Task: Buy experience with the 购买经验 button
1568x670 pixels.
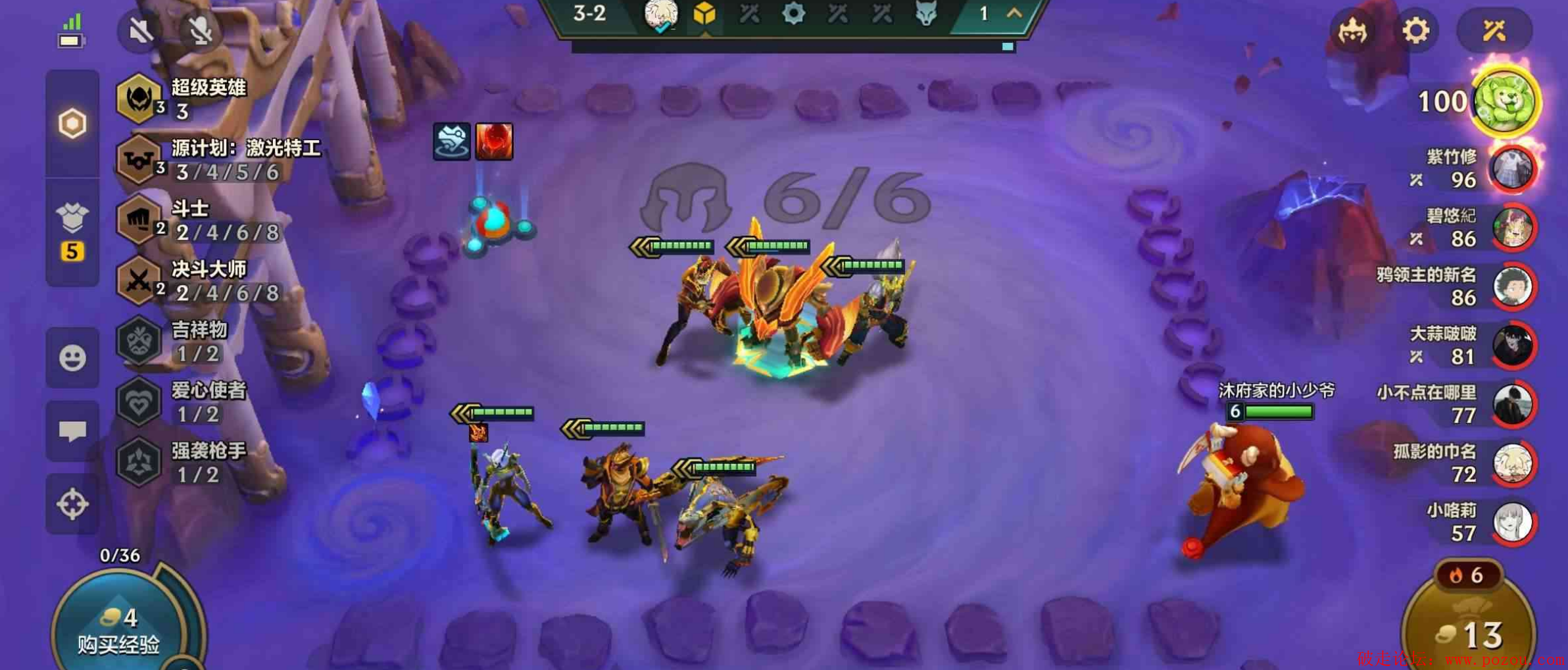Action: click(120, 631)
